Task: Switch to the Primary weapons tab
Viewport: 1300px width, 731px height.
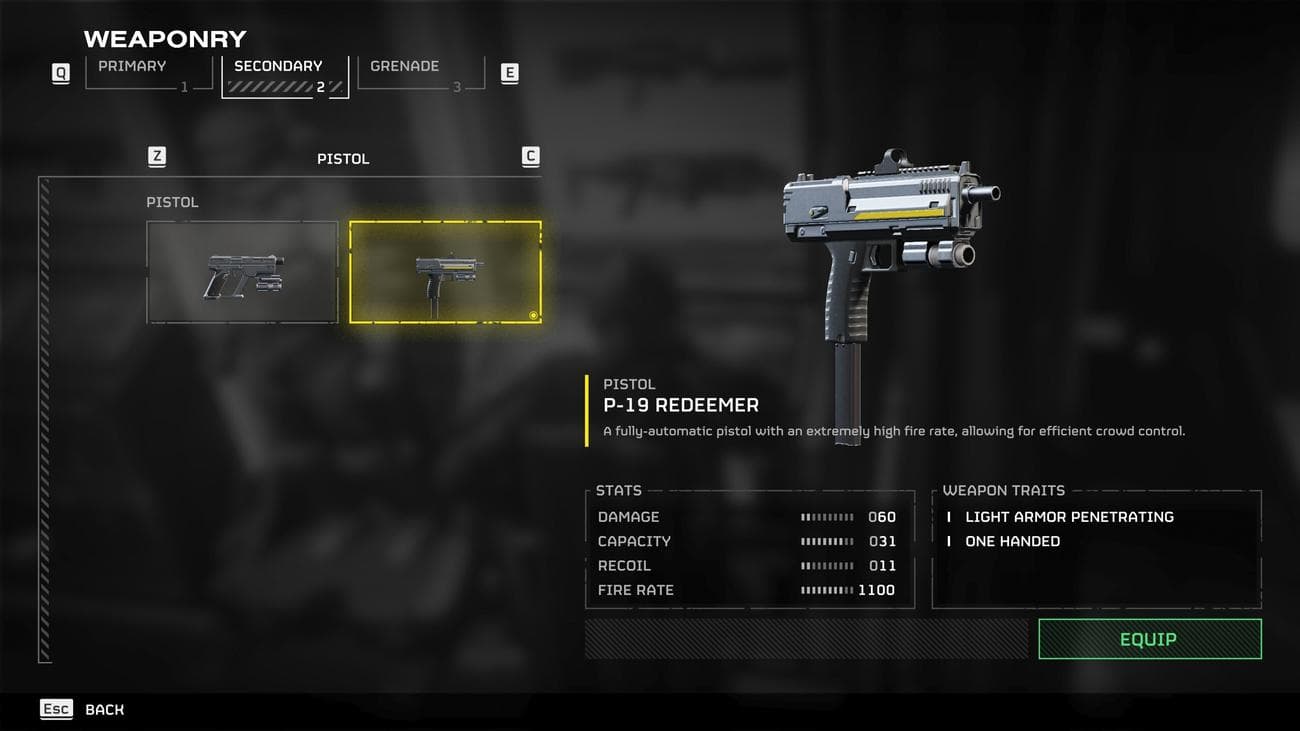Action: click(x=148, y=73)
